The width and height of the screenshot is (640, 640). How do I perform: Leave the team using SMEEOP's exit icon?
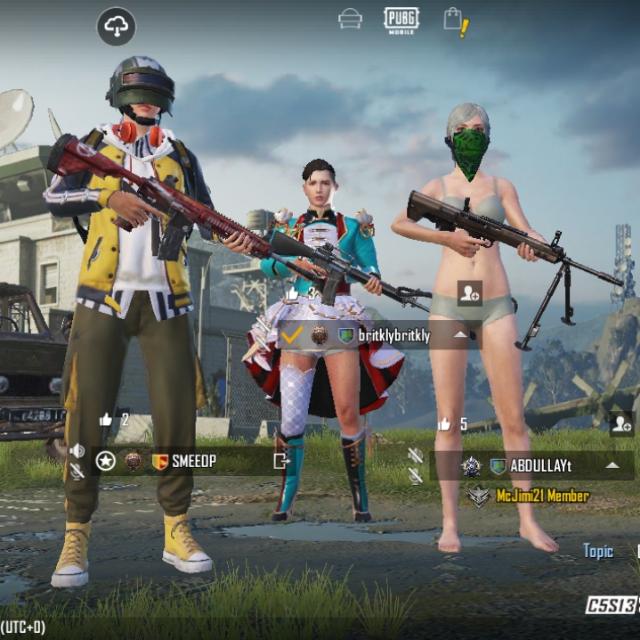(281, 461)
